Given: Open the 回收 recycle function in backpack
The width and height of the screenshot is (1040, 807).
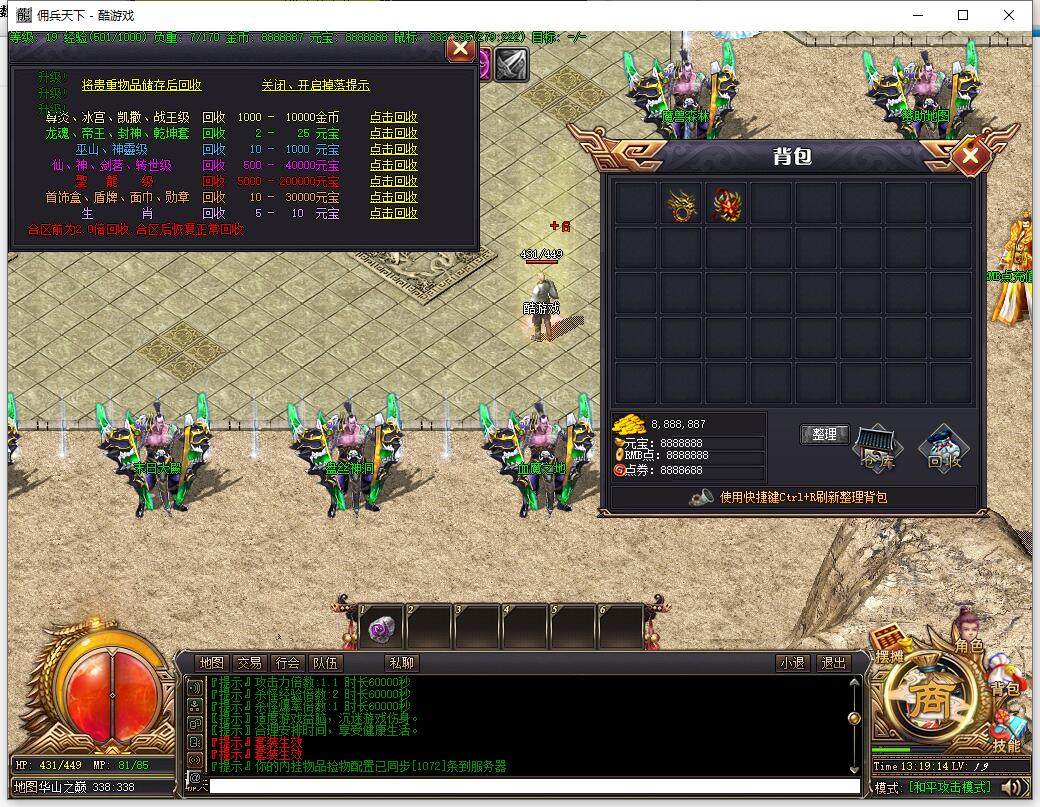Looking at the screenshot, I should pos(943,447).
